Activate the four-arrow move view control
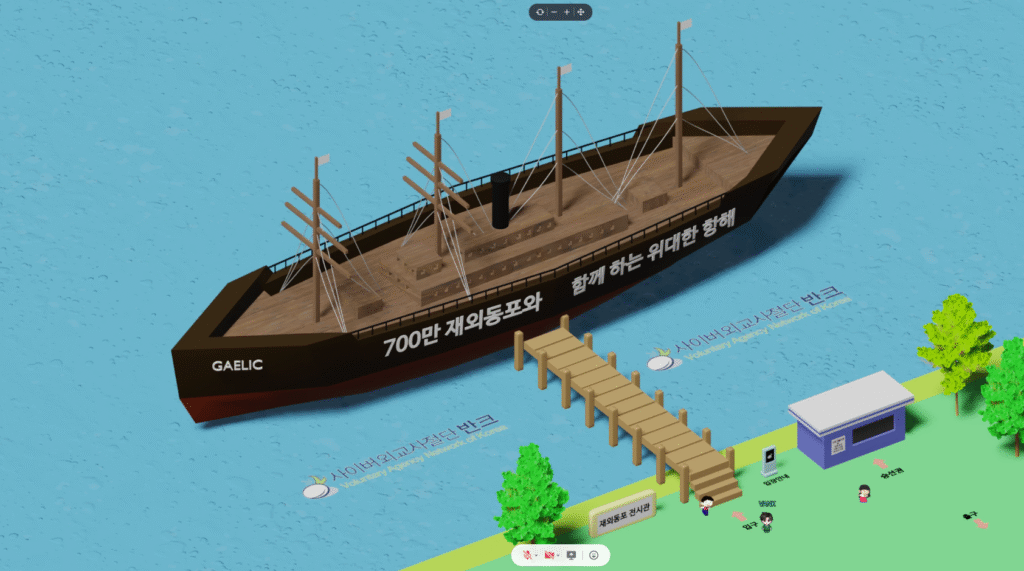 pos(581,12)
